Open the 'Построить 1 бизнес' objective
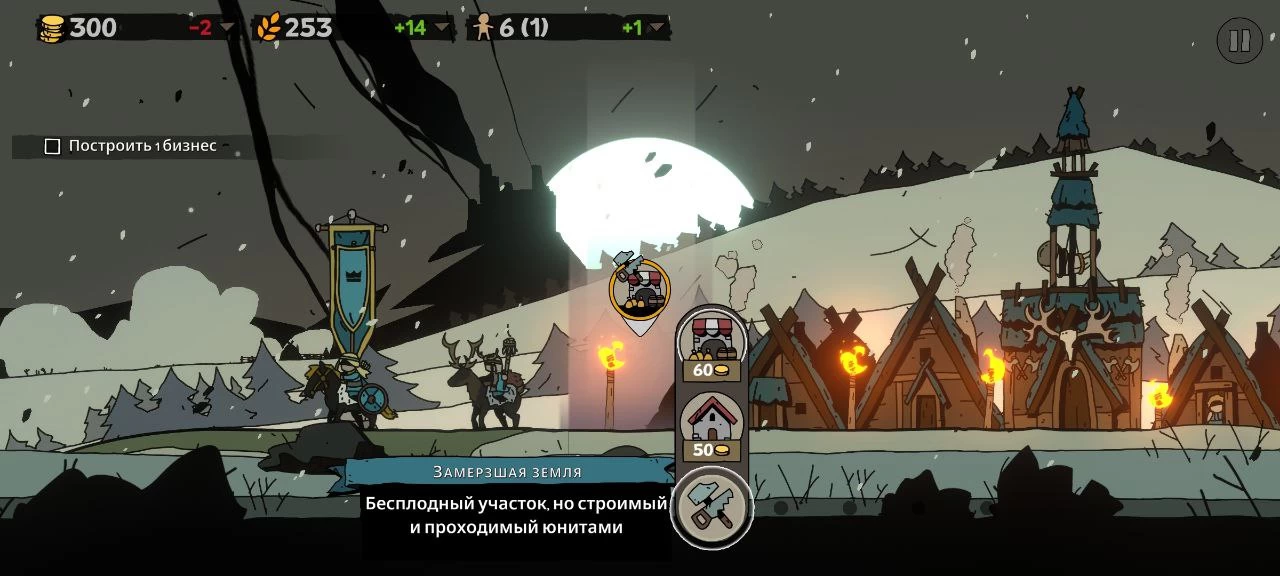This screenshot has width=1280, height=576. (x=132, y=146)
